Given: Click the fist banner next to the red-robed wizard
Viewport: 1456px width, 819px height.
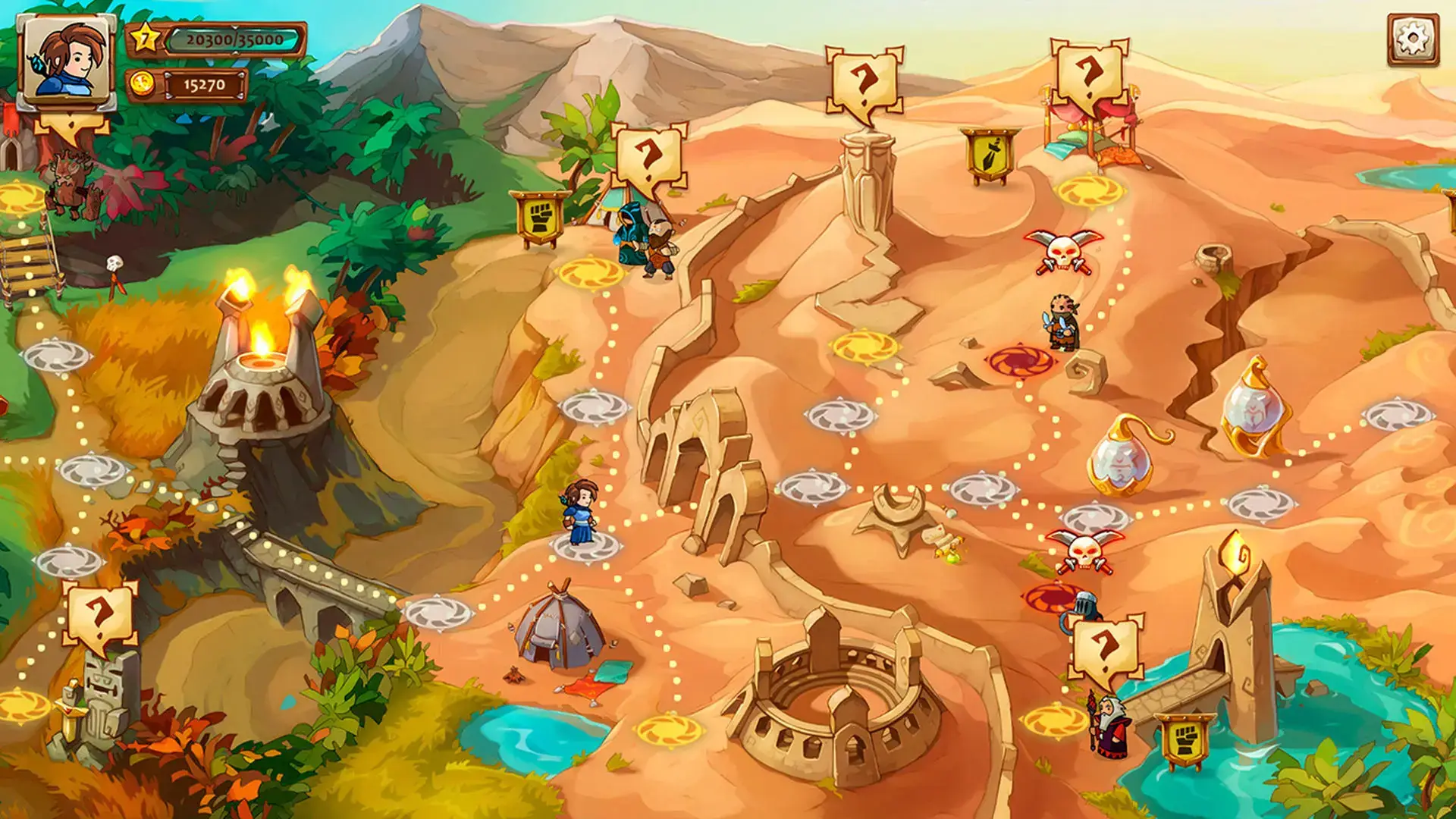Looking at the screenshot, I should (x=1185, y=740).
